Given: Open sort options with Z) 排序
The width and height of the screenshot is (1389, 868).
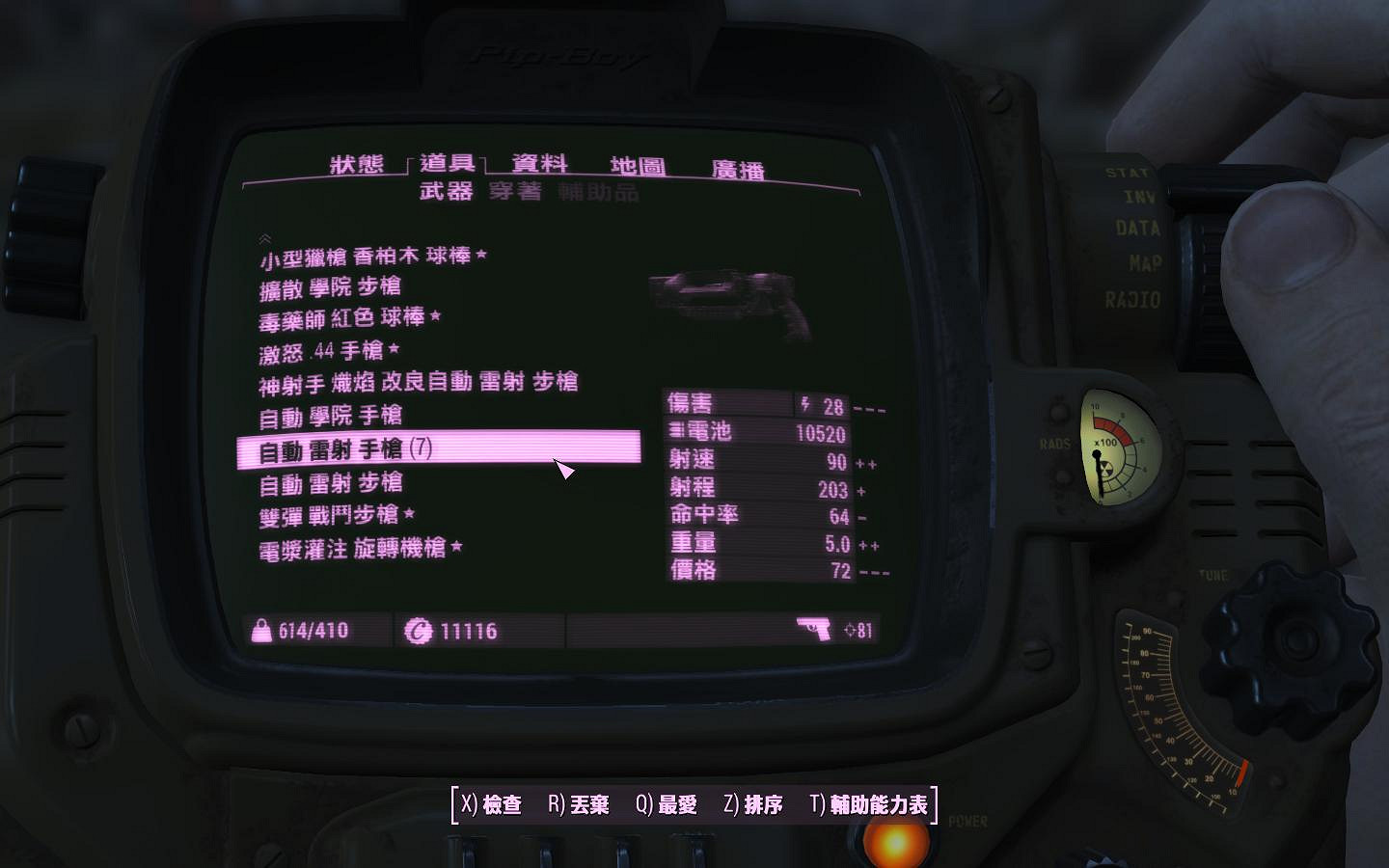Looking at the screenshot, I should click(x=752, y=801).
